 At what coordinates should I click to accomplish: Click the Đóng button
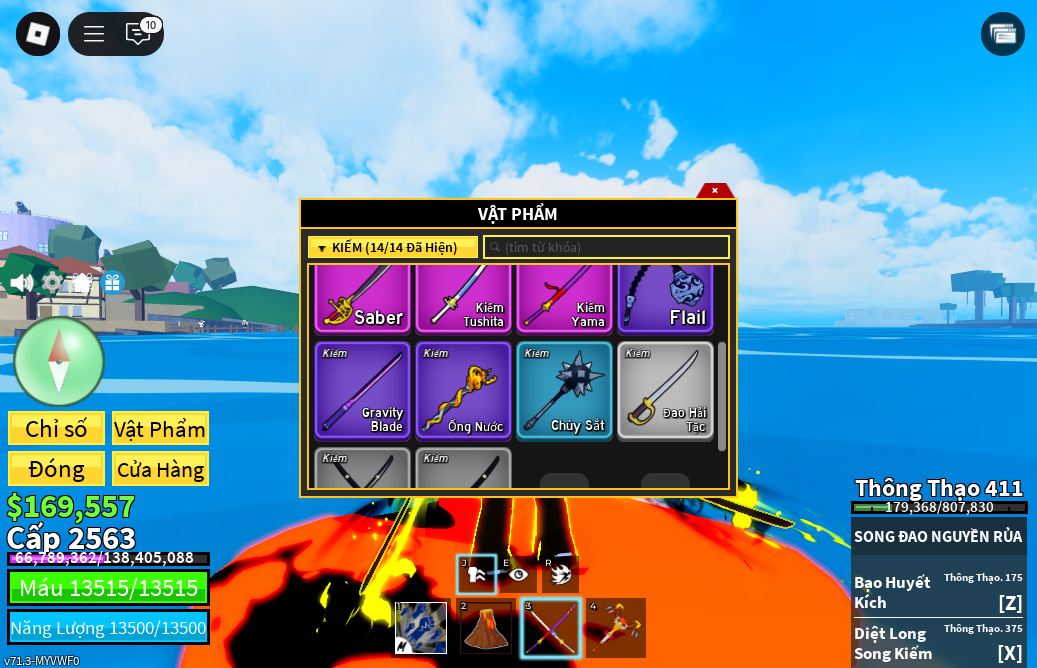coord(56,469)
